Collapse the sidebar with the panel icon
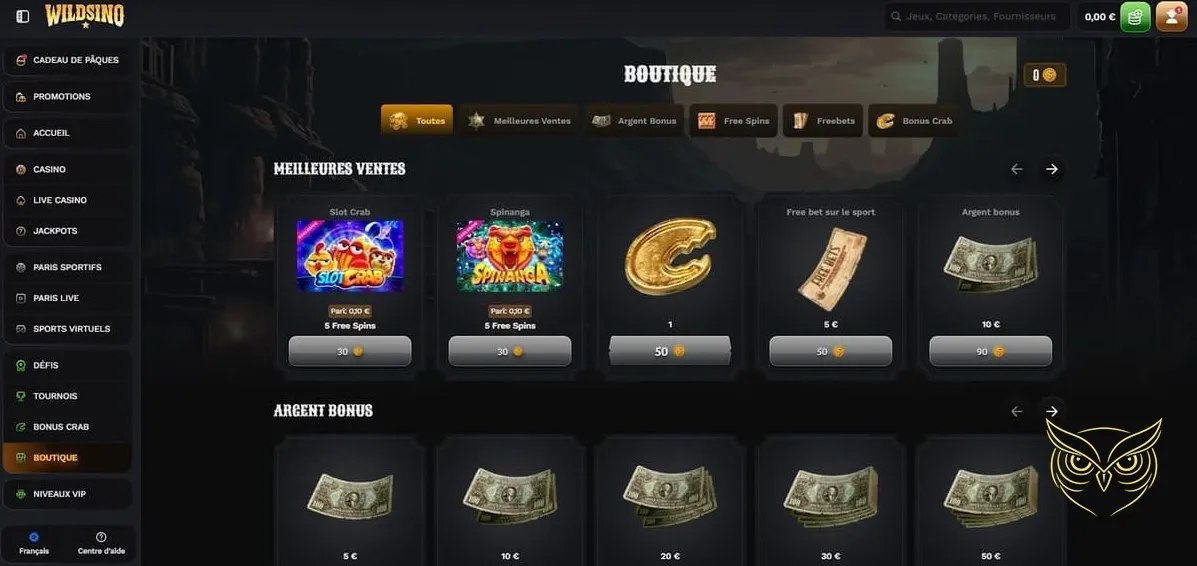1197x566 pixels. click(x=23, y=17)
